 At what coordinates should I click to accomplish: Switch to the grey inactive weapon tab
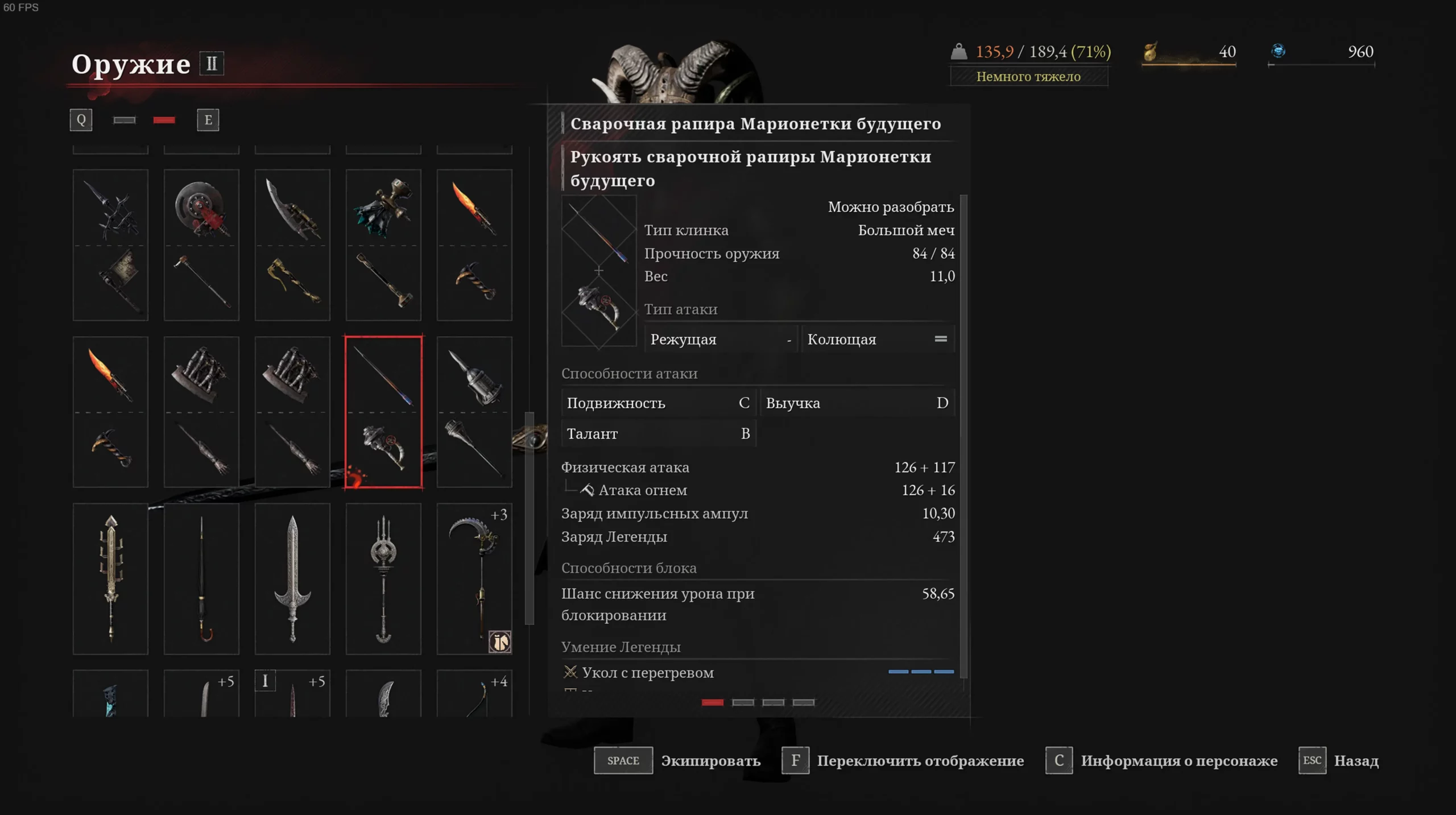[124, 120]
